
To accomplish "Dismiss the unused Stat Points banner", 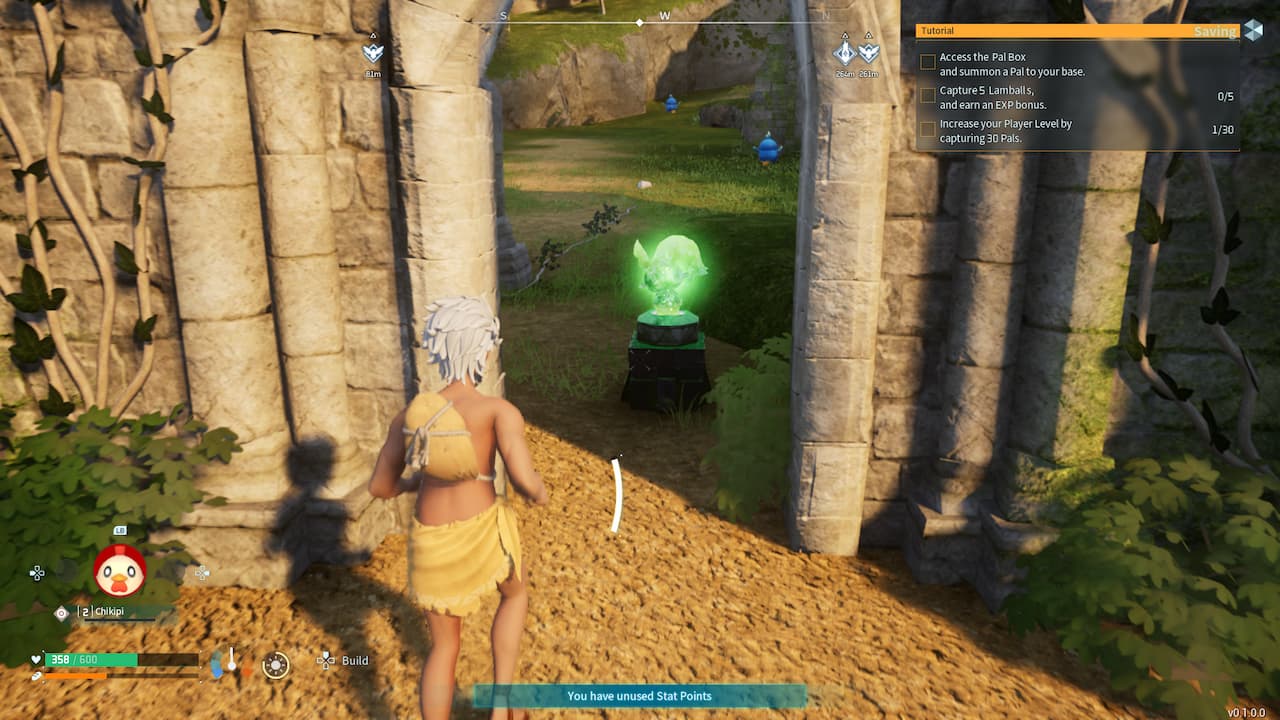I will point(640,697).
